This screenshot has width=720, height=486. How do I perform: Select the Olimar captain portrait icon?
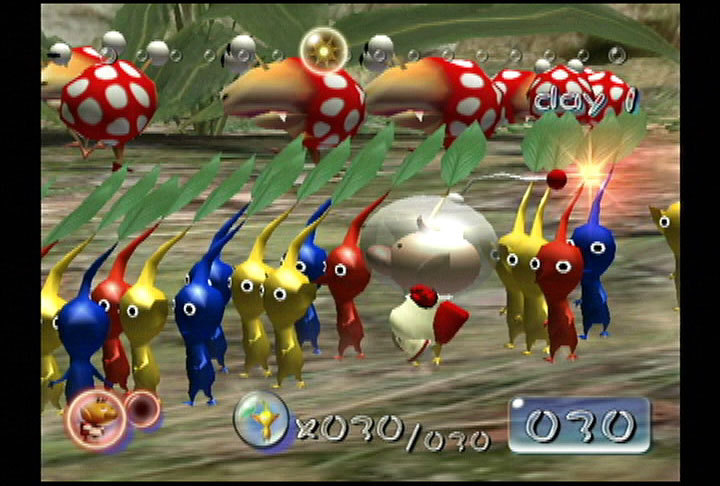click(95, 417)
